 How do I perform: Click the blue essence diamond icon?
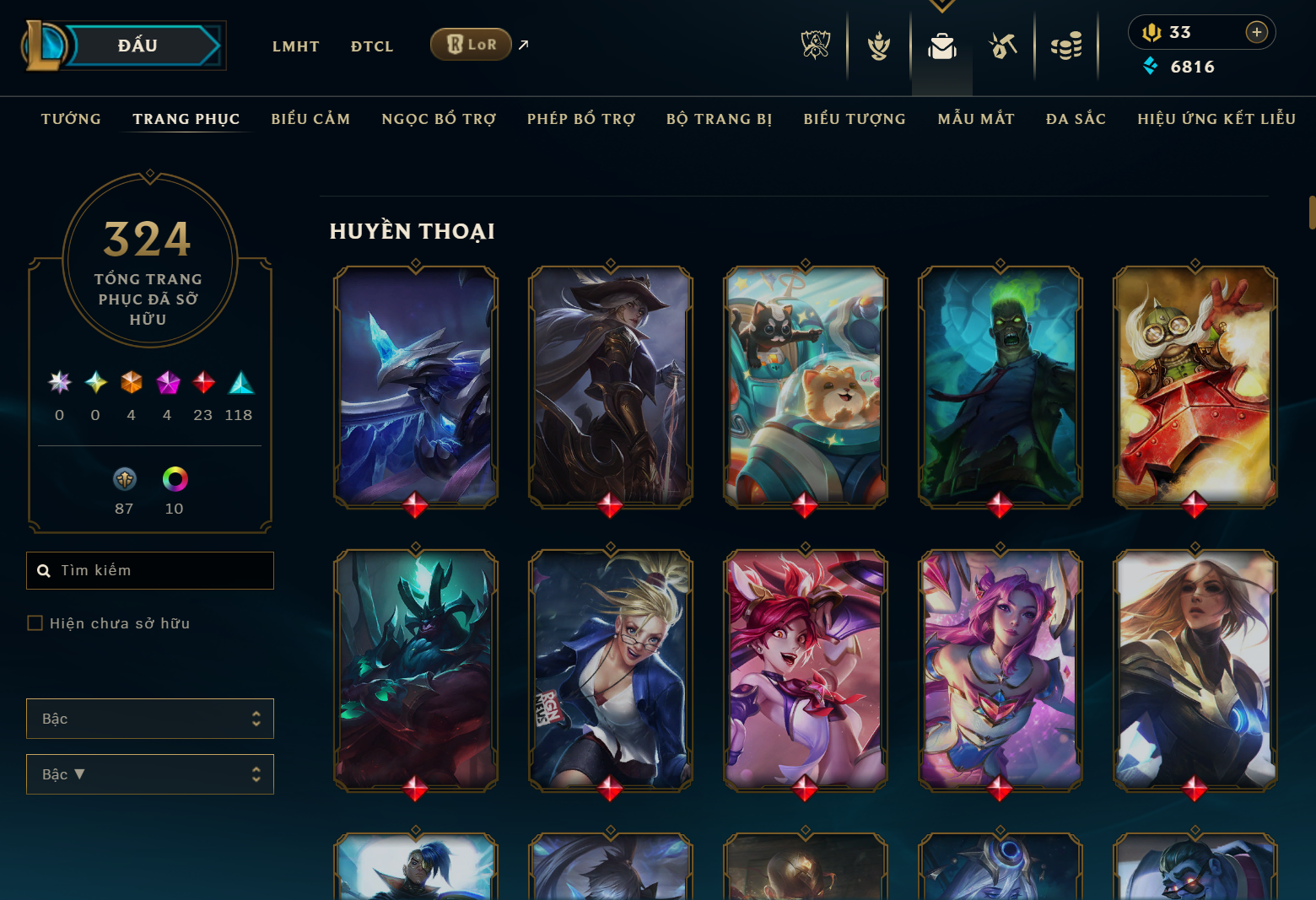(1151, 66)
